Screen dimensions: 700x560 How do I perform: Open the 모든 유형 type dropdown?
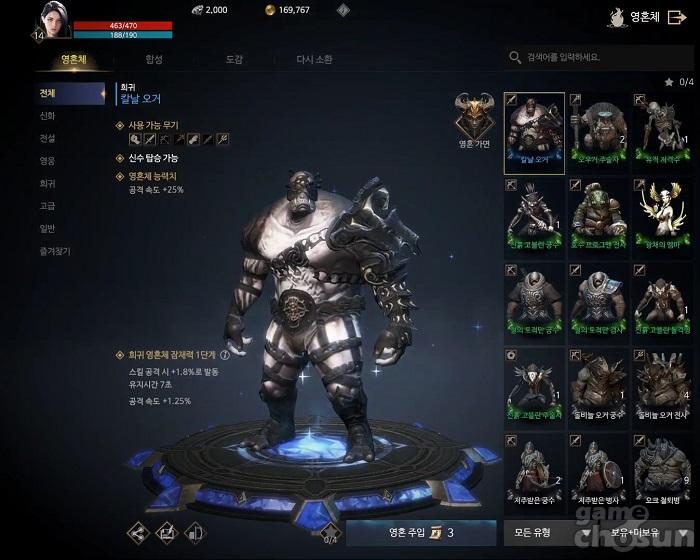click(x=540, y=532)
